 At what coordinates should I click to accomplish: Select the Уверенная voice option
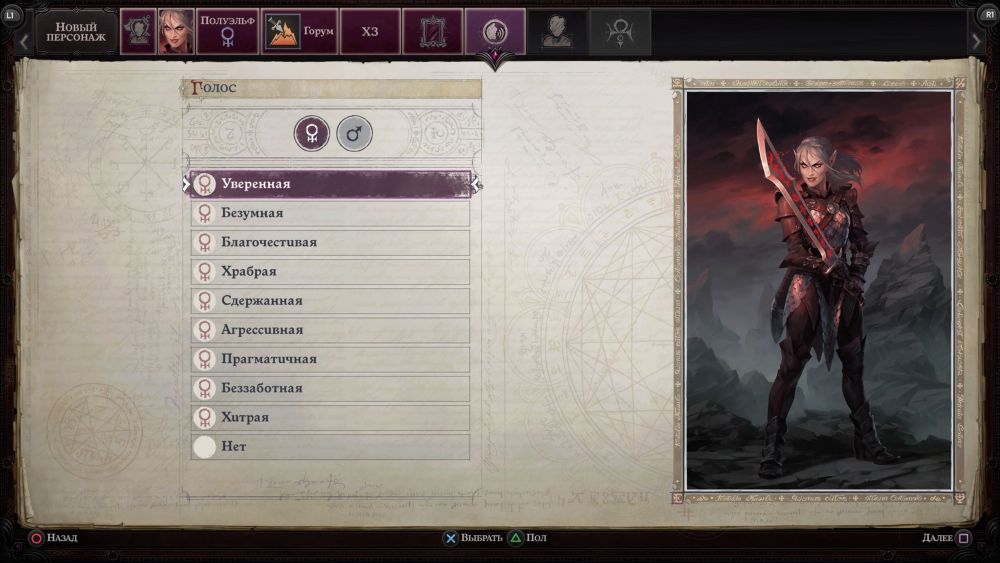tap(330, 184)
